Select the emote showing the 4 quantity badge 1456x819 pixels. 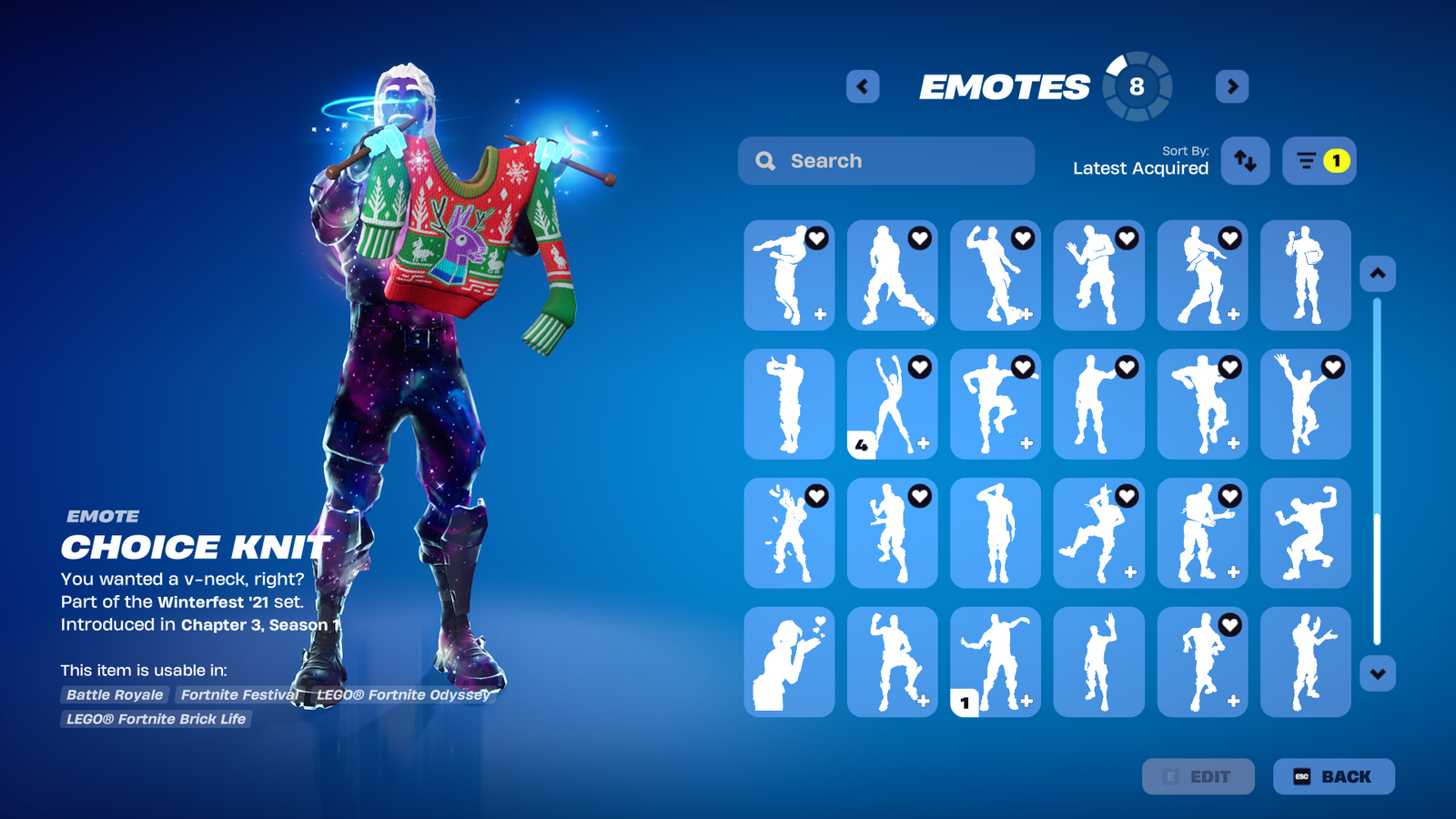tap(892, 405)
